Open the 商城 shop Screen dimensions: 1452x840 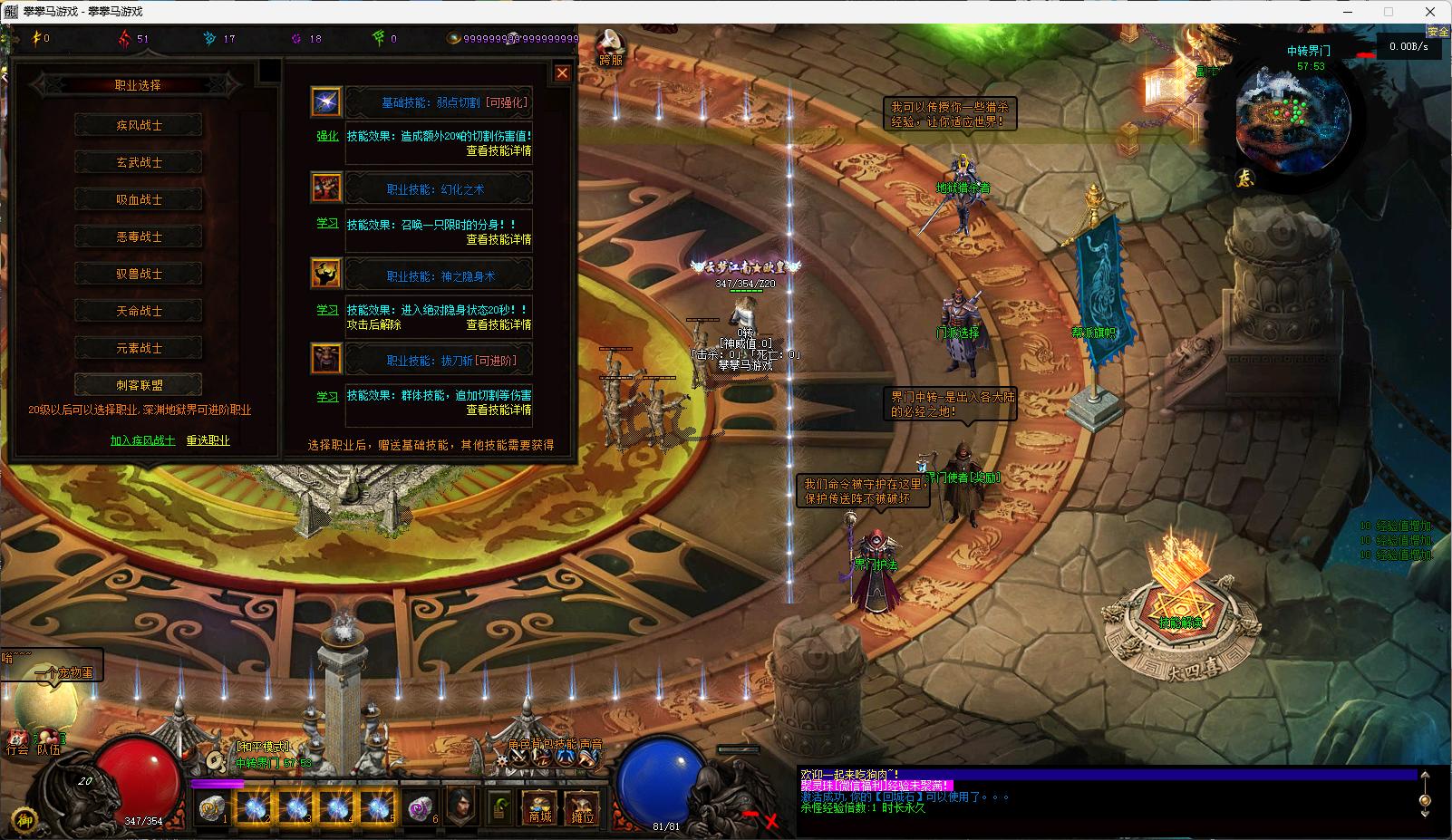tap(540, 807)
